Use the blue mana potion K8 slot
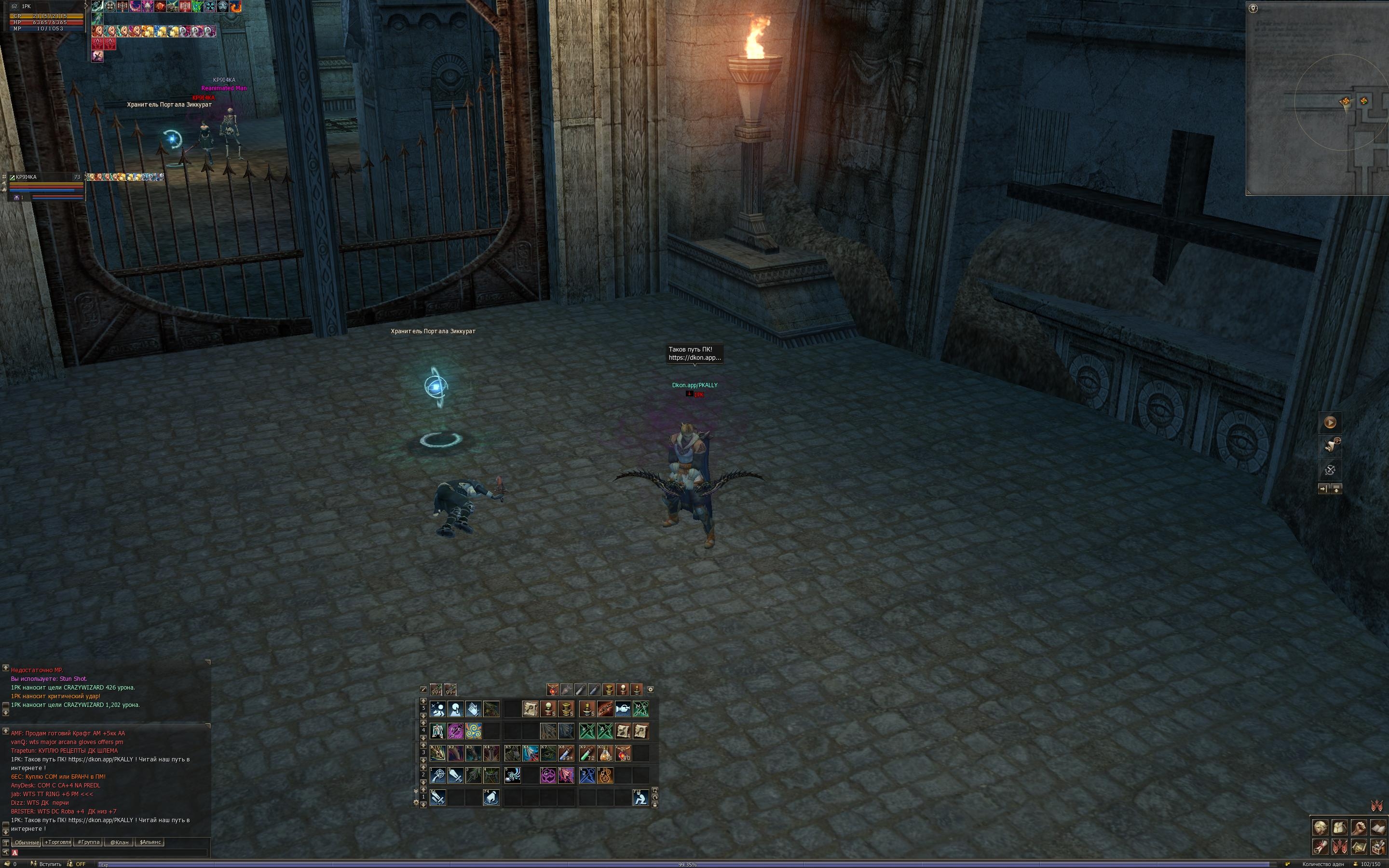The image size is (1389, 868). (566, 753)
